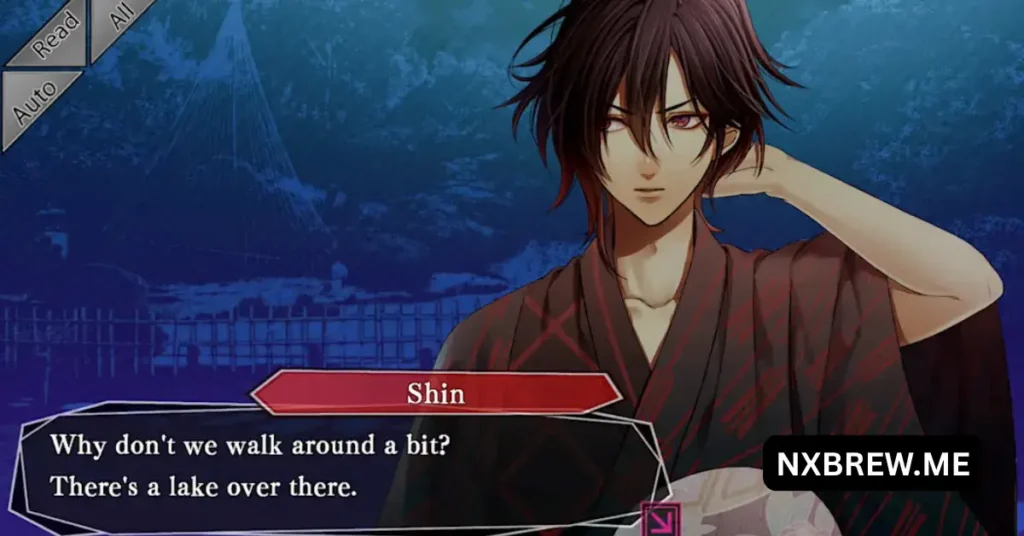
Task: Advance dialogue with the pink arrow icon
Action: tap(661, 518)
